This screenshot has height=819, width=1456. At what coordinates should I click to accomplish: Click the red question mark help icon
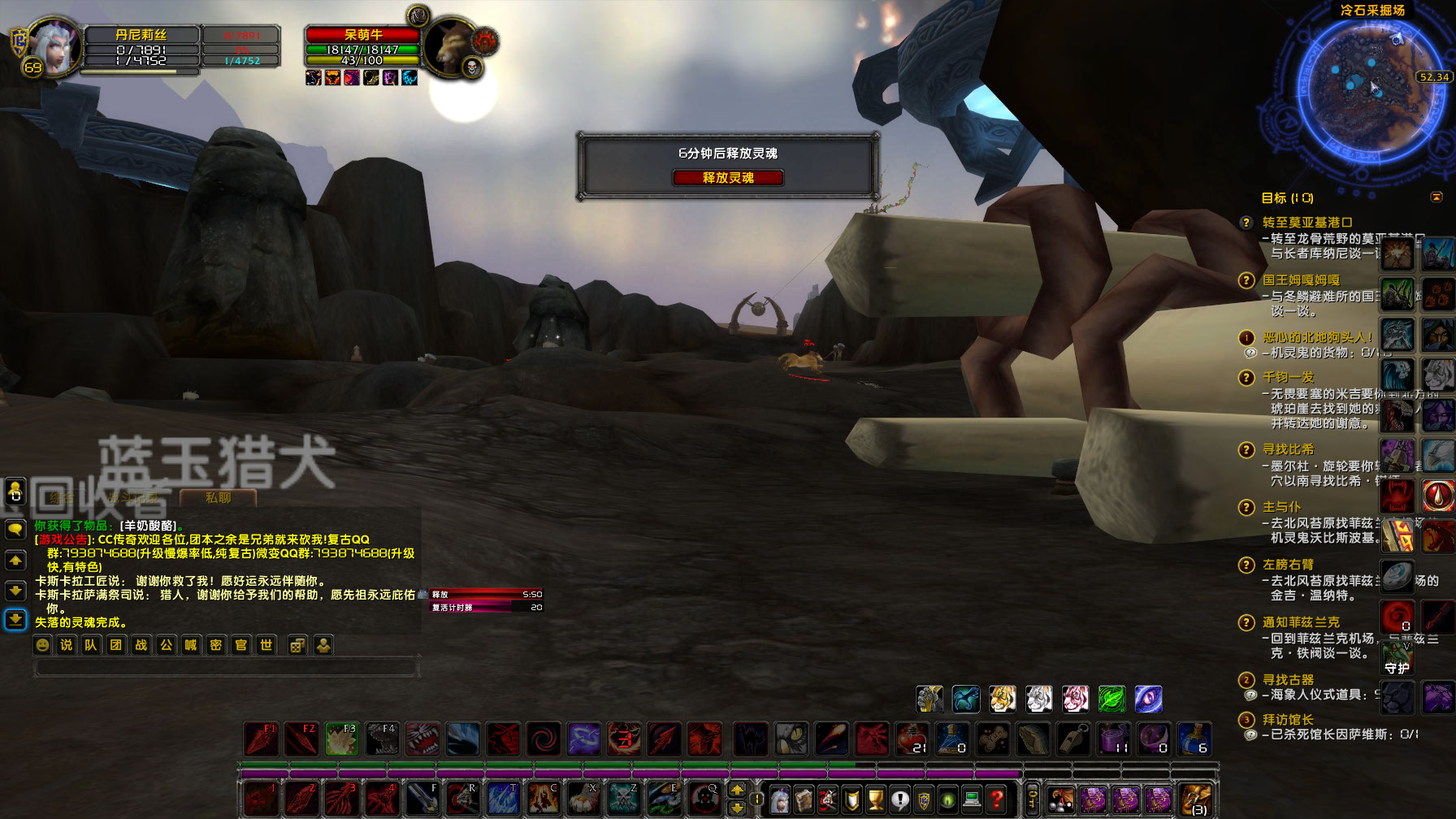(996, 799)
